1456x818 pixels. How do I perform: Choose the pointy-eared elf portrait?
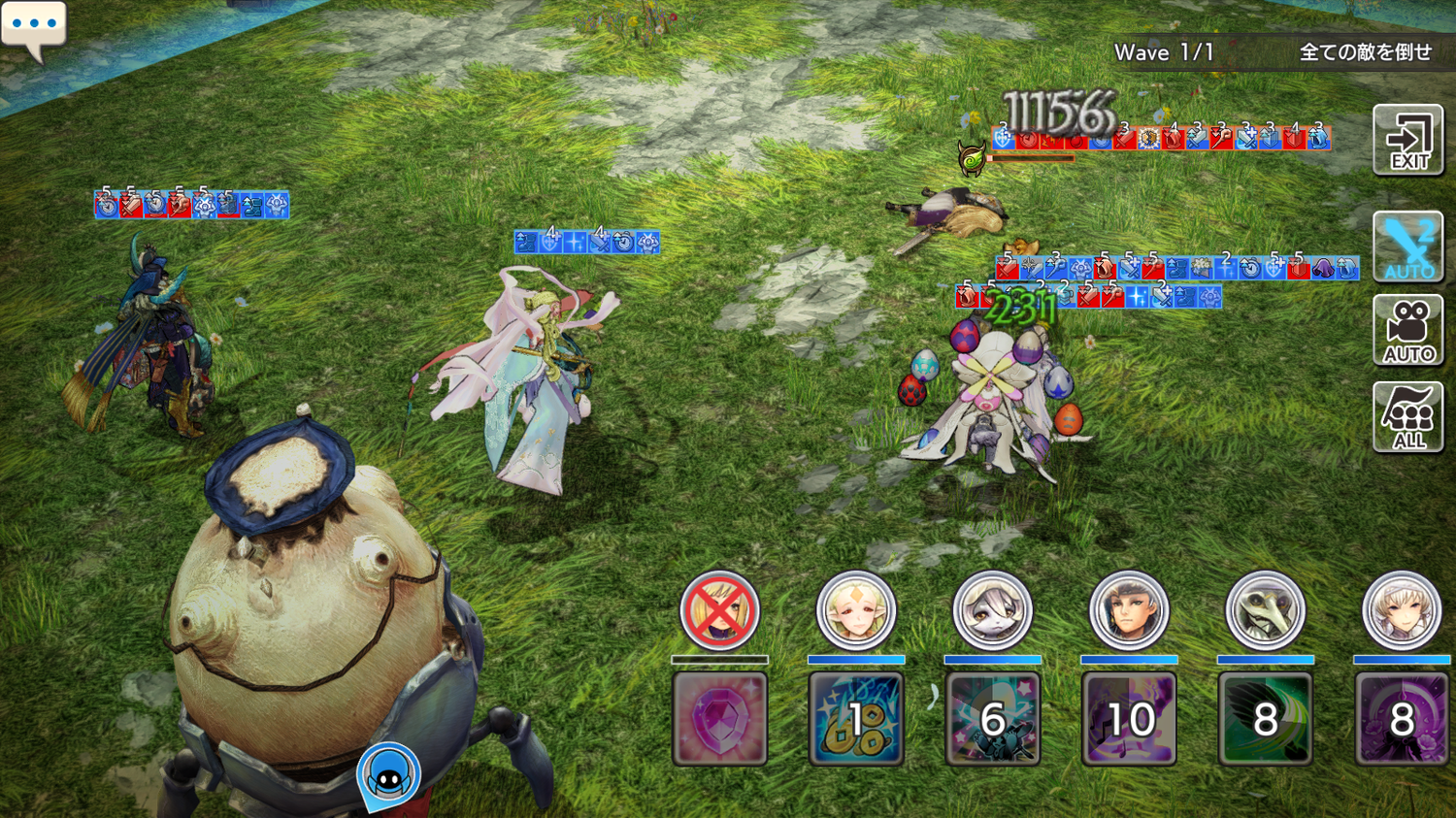855,610
